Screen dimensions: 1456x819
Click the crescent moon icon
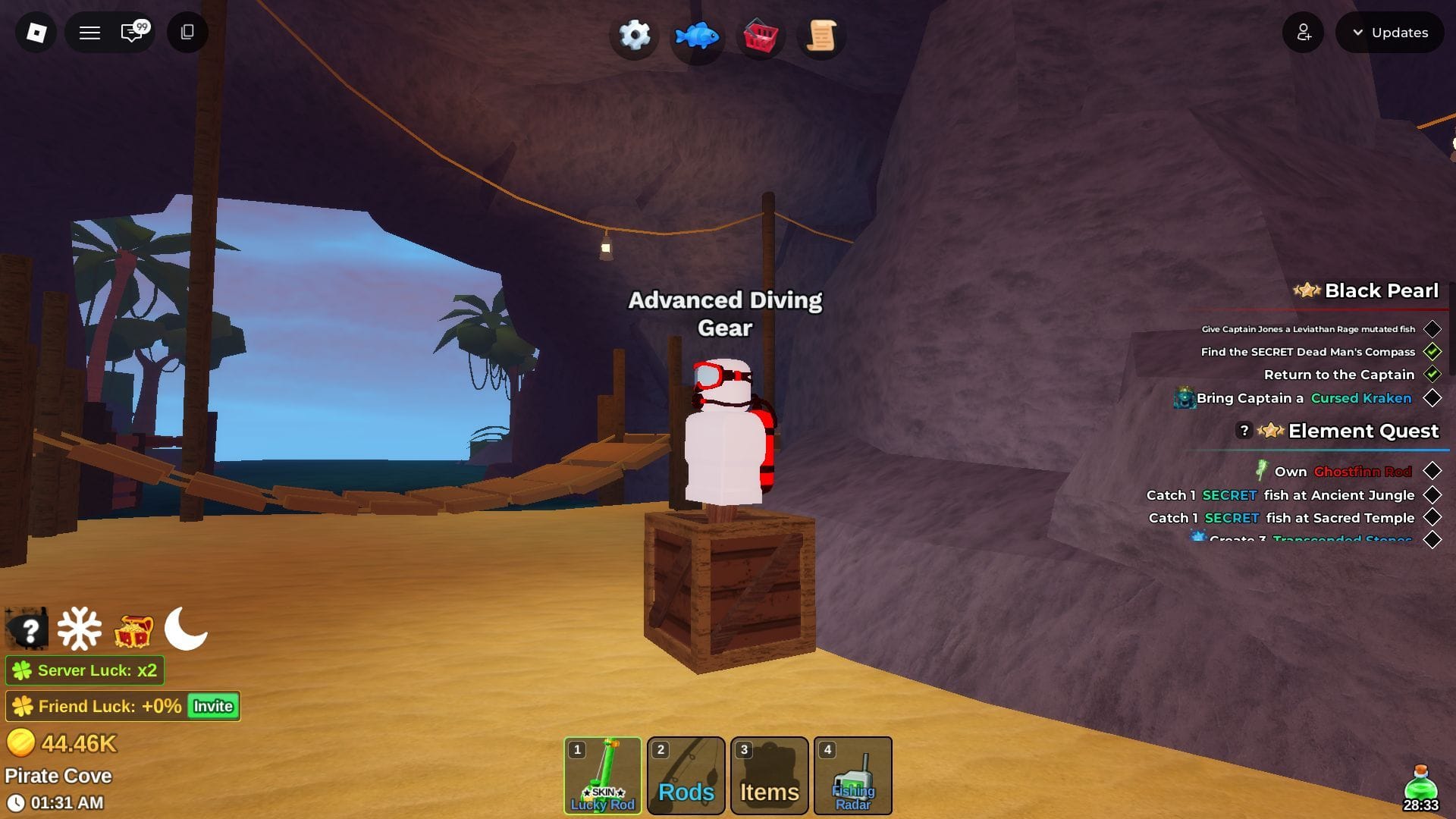[186, 629]
